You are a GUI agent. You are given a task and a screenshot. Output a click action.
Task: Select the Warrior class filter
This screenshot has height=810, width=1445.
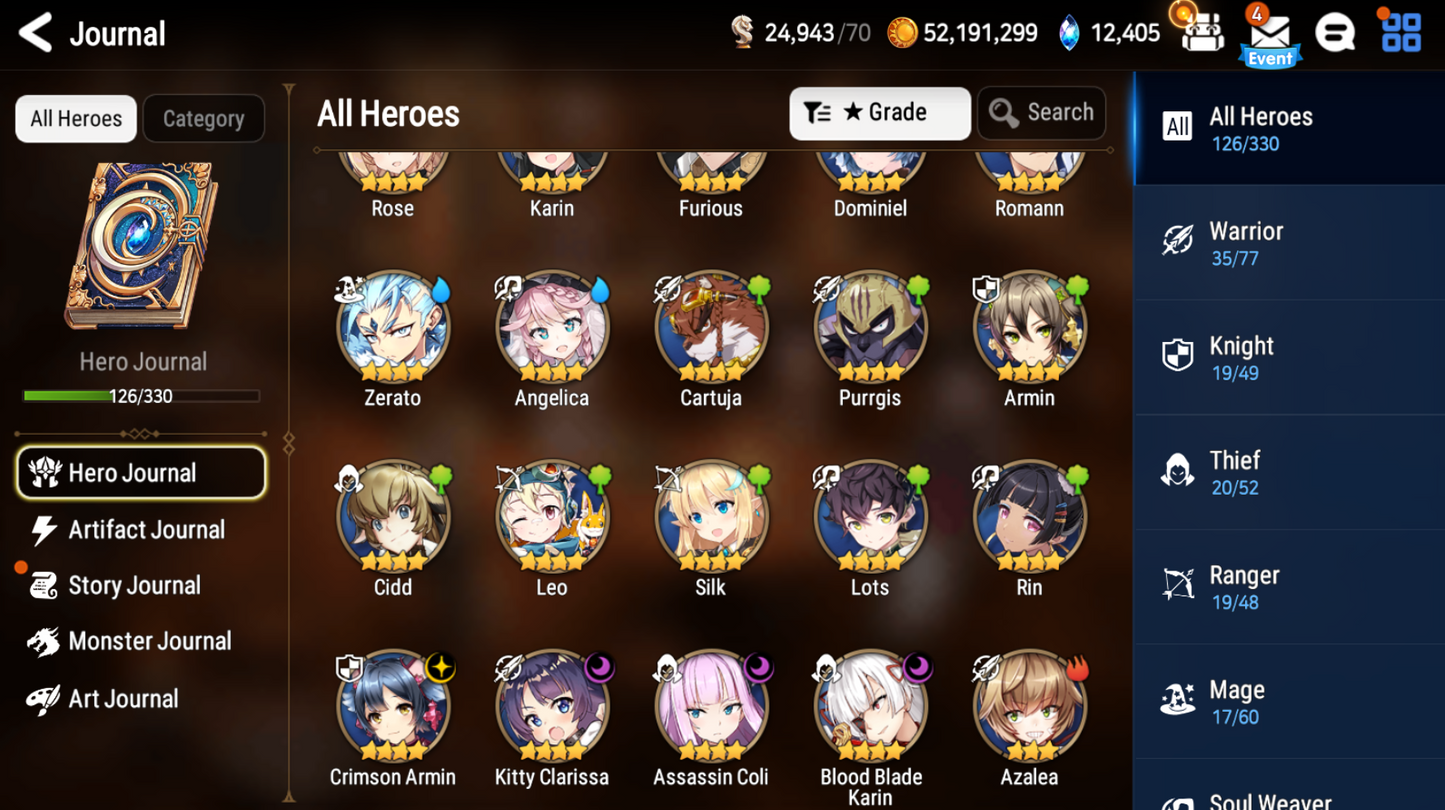tap(1289, 242)
